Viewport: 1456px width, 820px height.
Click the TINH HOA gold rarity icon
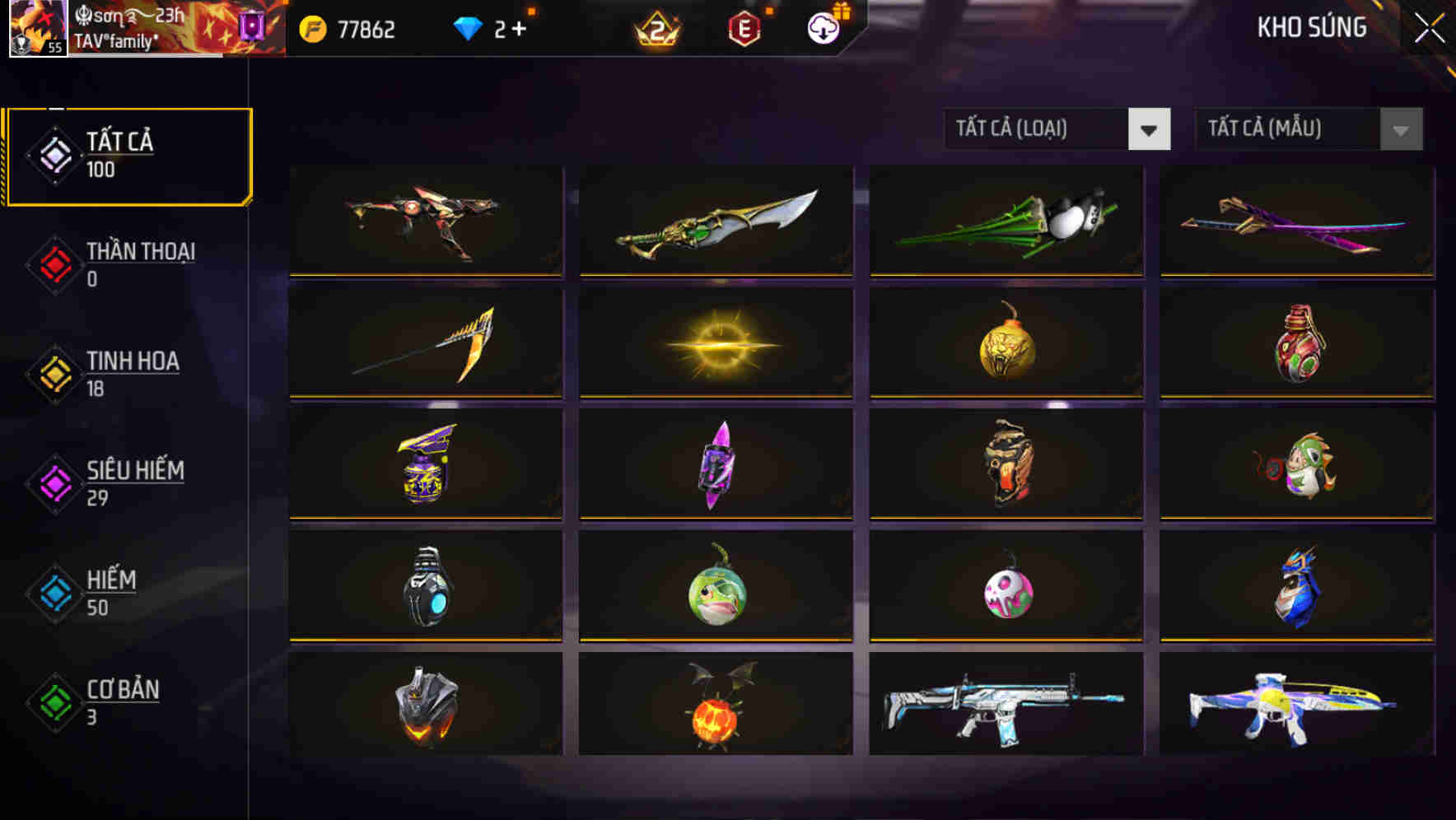53,373
